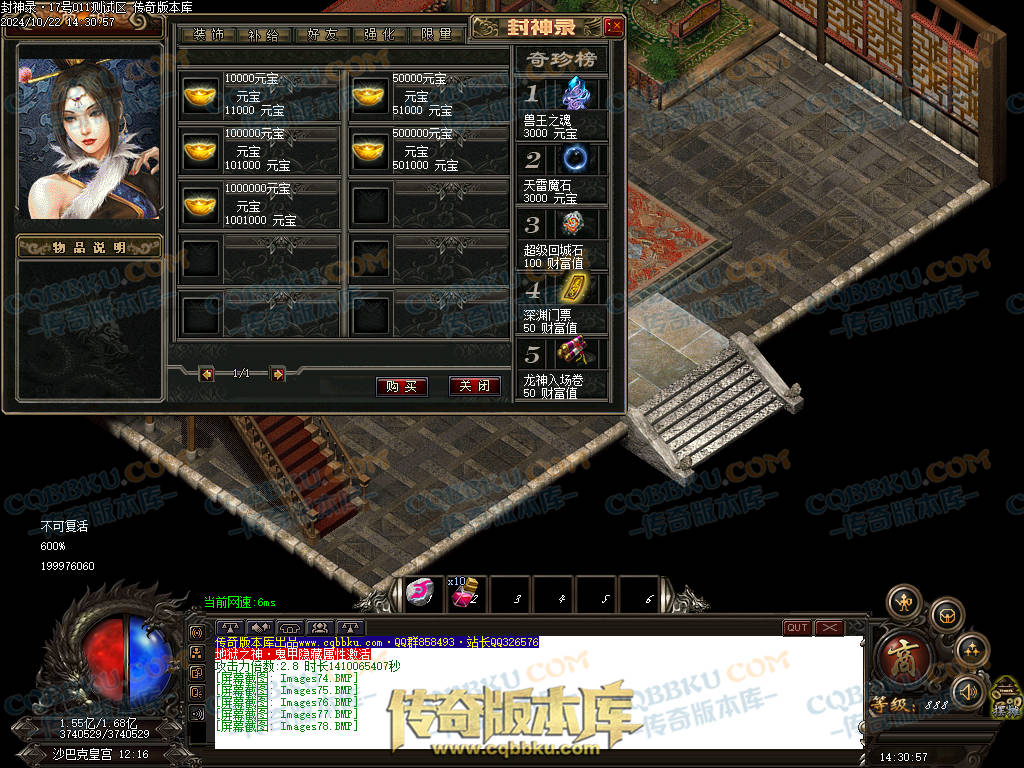Go to the next shop page arrow
The width and height of the screenshot is (1024, 768).
(278, 374)
